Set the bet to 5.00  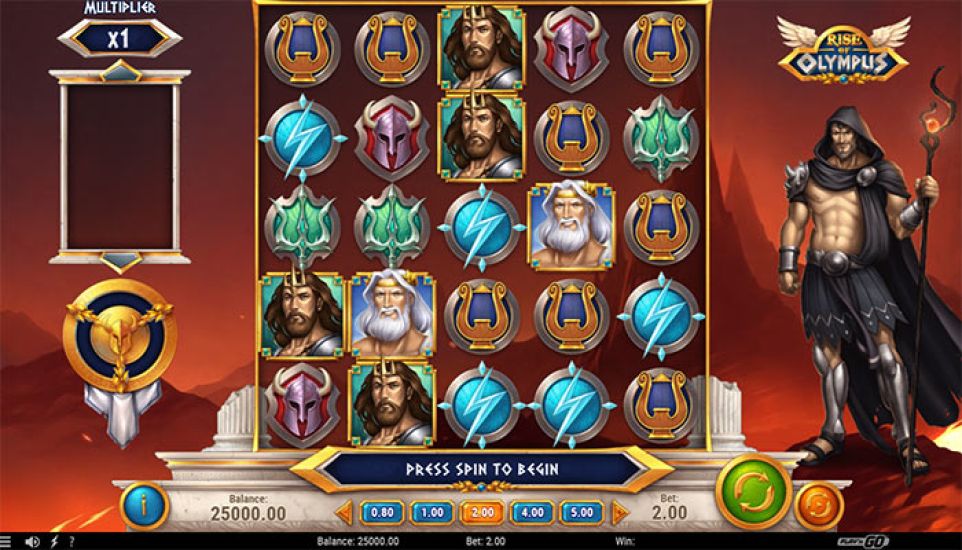[582, 513]
